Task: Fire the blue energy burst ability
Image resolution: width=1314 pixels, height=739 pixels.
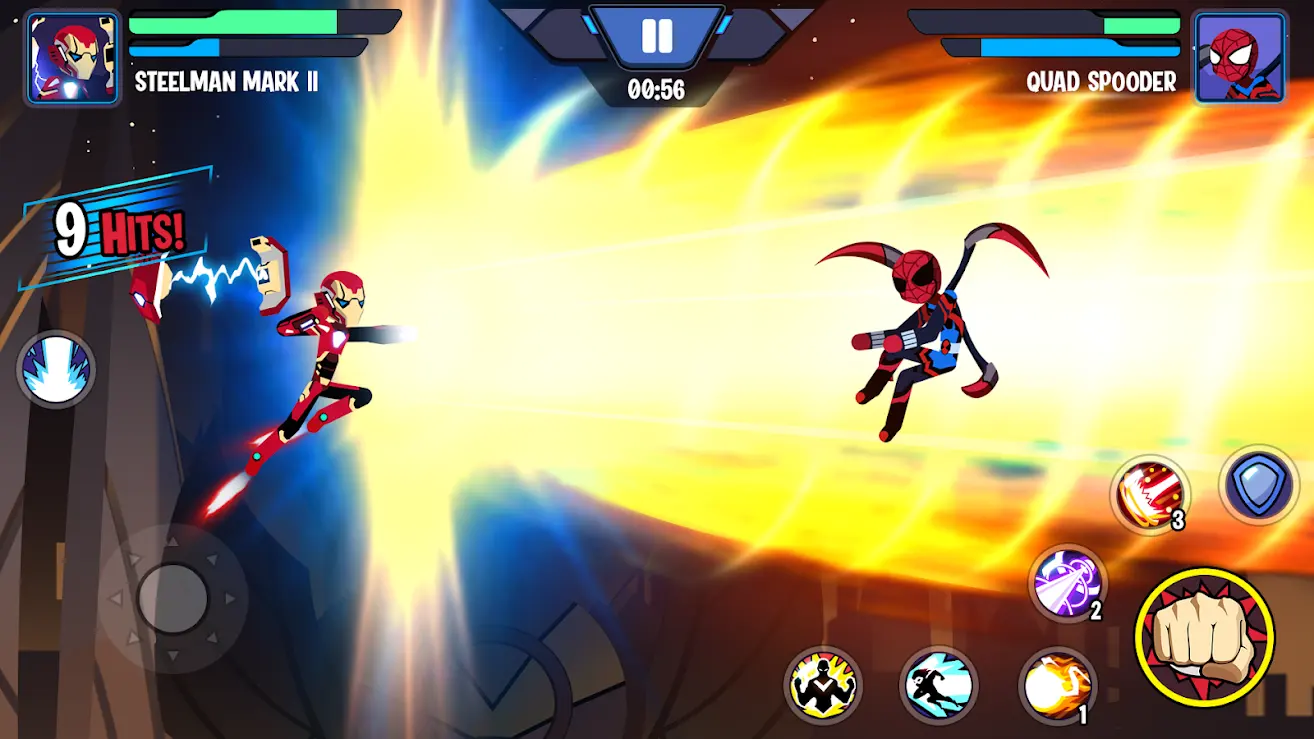Action: tap(56, 369)
